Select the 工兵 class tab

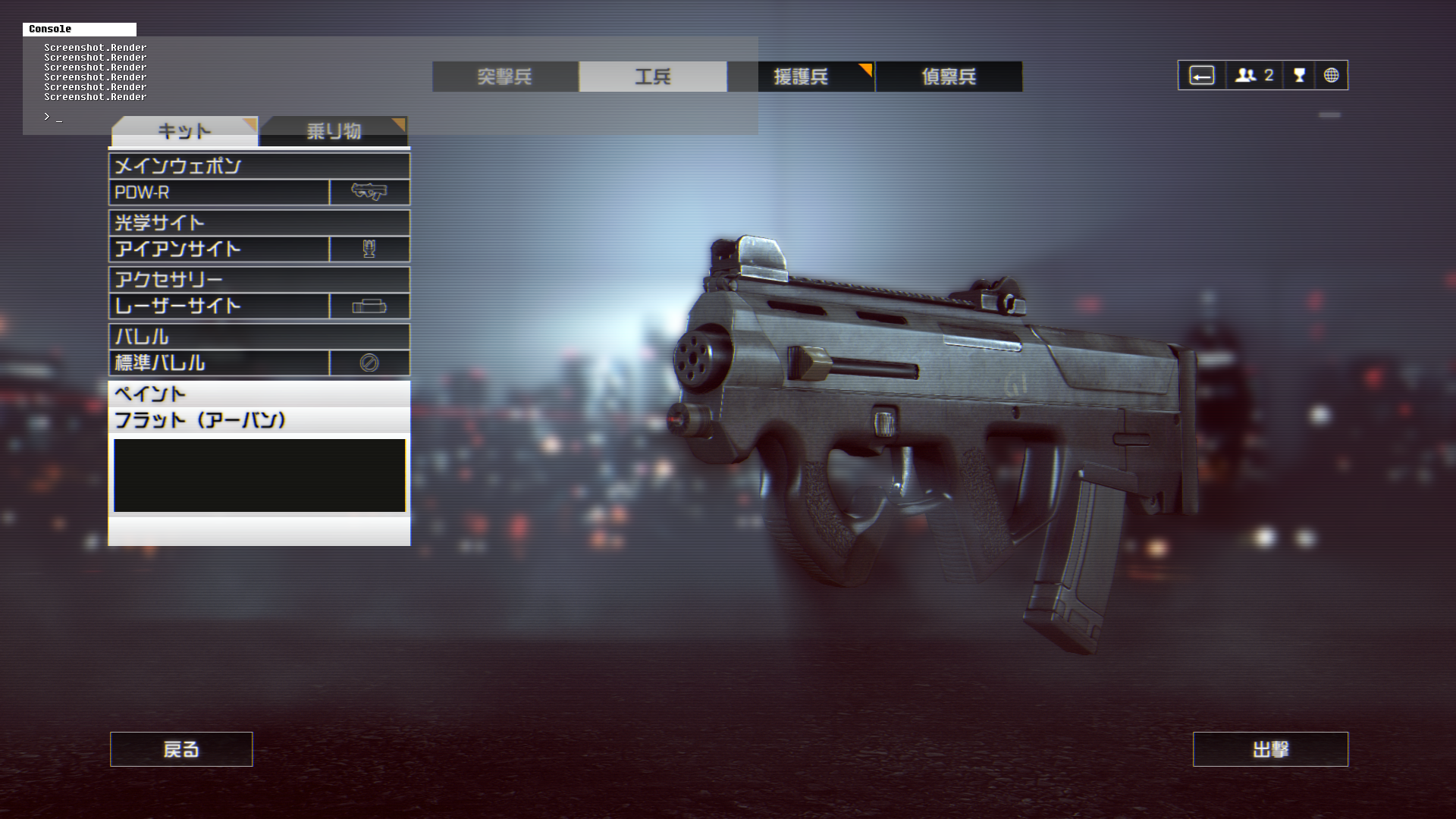[x=653, y=77]
